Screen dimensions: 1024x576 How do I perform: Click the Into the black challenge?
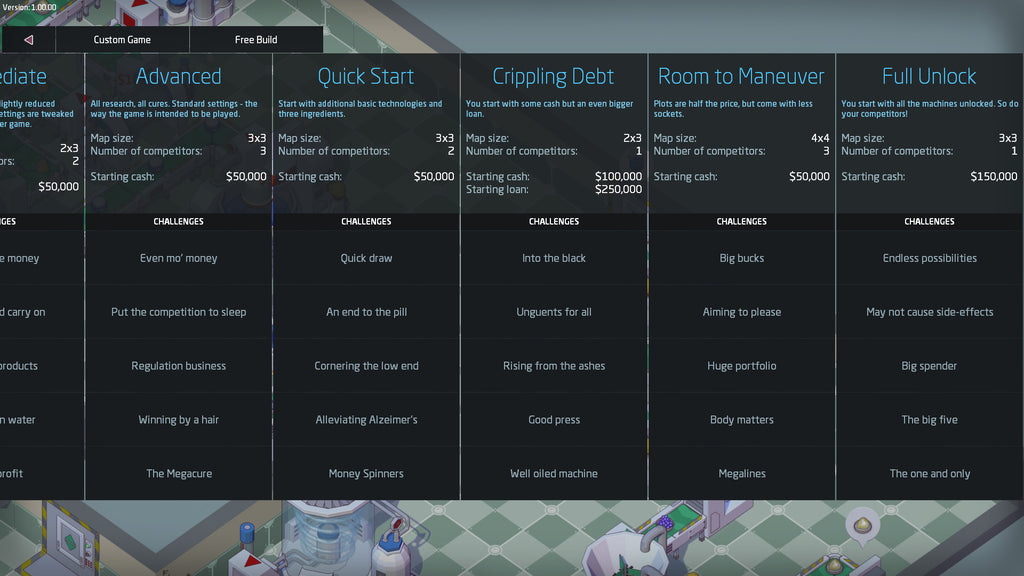tap(554, 258)
